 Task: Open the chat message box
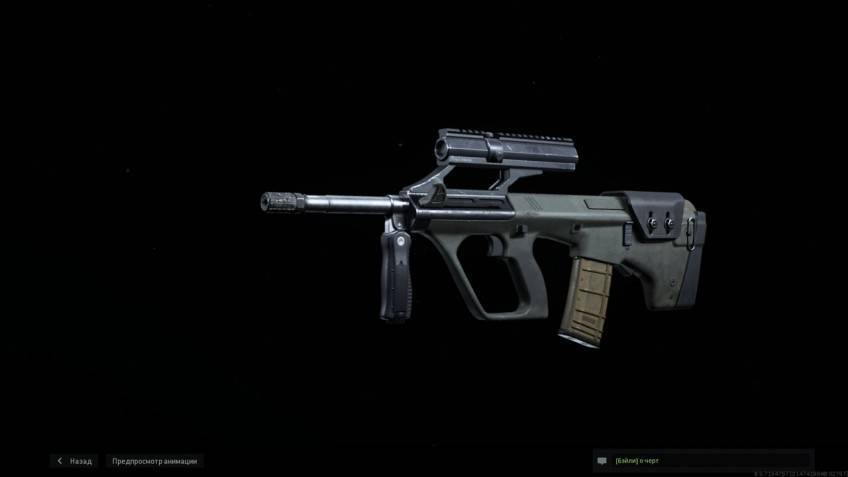pos(700,461)
